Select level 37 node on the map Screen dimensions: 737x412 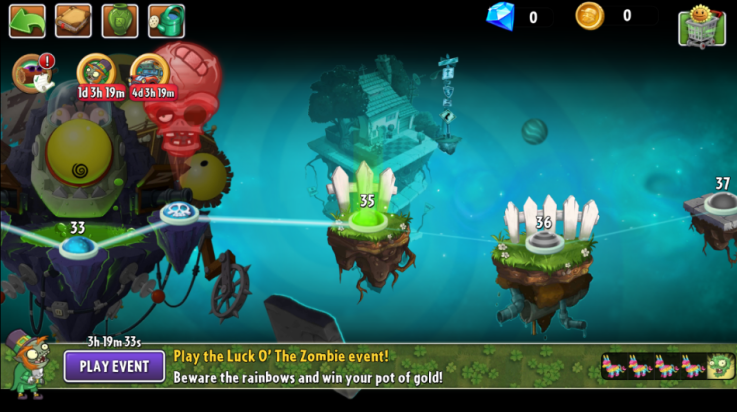[721, 204]
